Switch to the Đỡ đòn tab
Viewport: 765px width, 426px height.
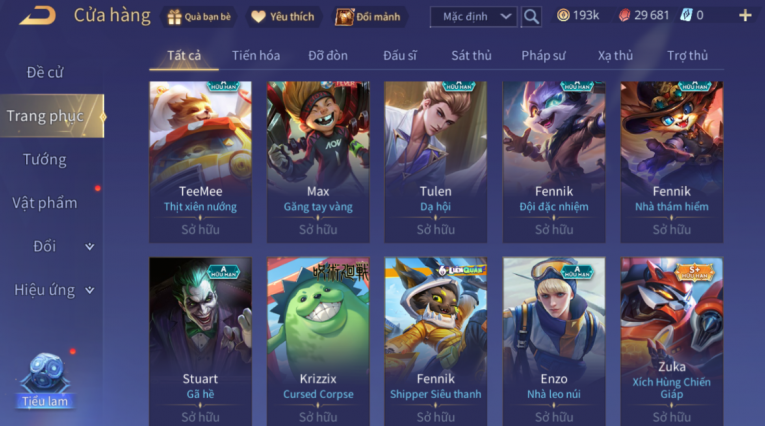point(328,56)
